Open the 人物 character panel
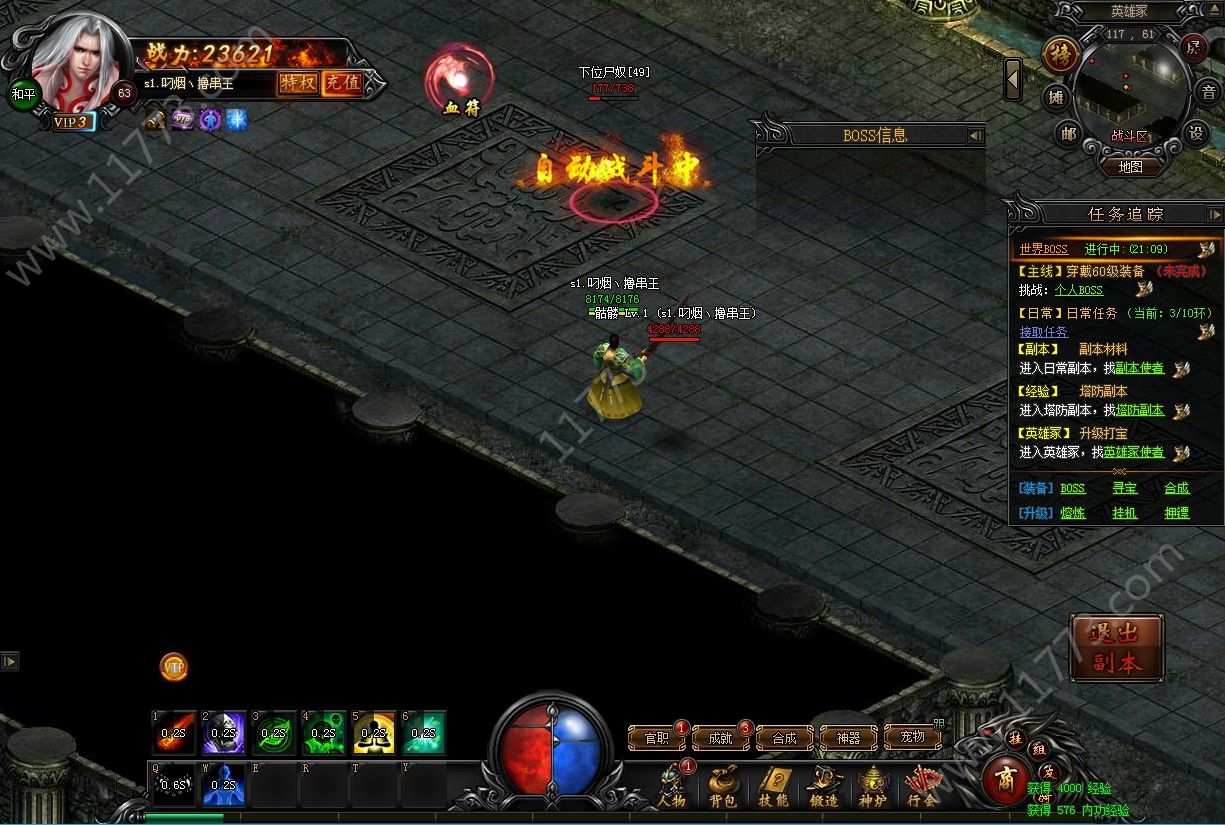1225x825 pixels. click(x=673, y=787)
